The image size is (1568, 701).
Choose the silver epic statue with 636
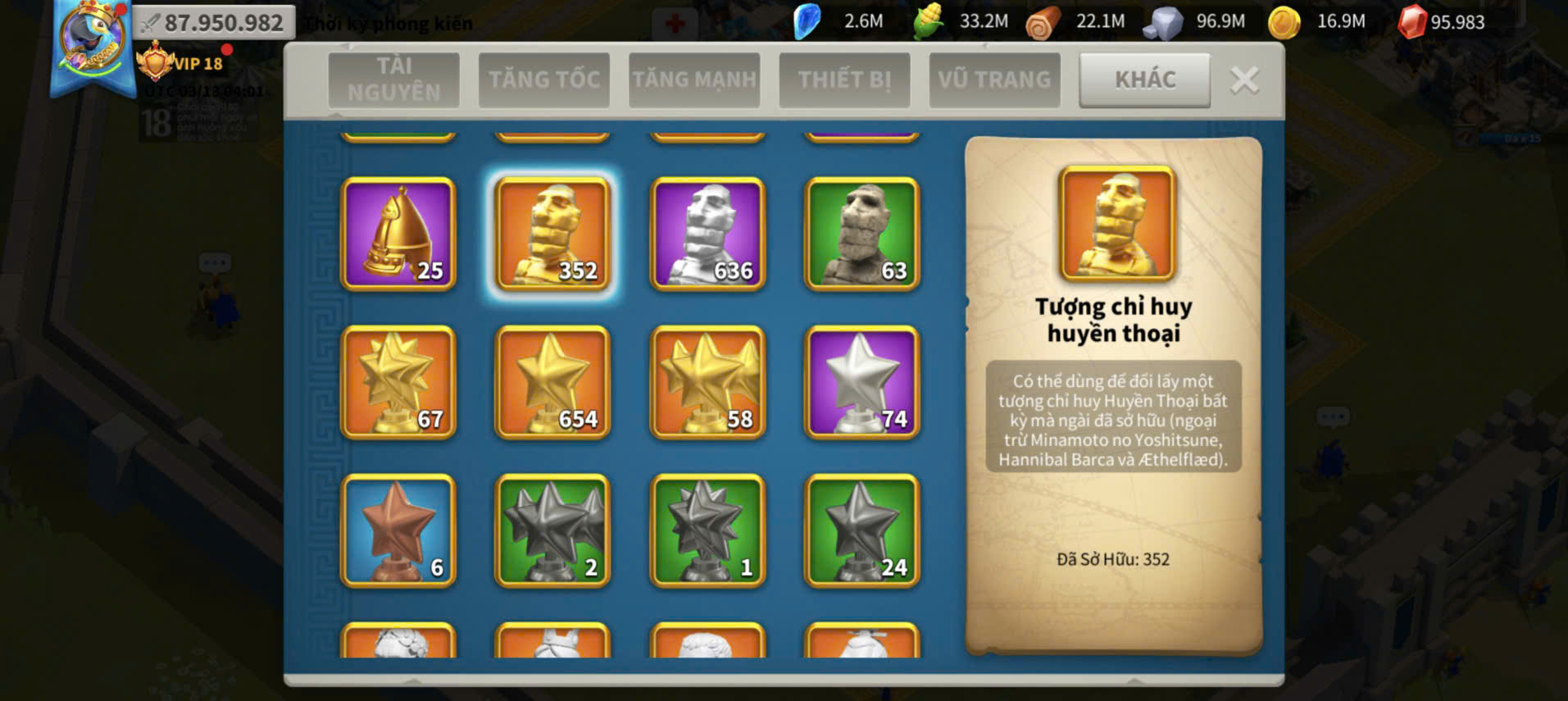coord(707,234)
